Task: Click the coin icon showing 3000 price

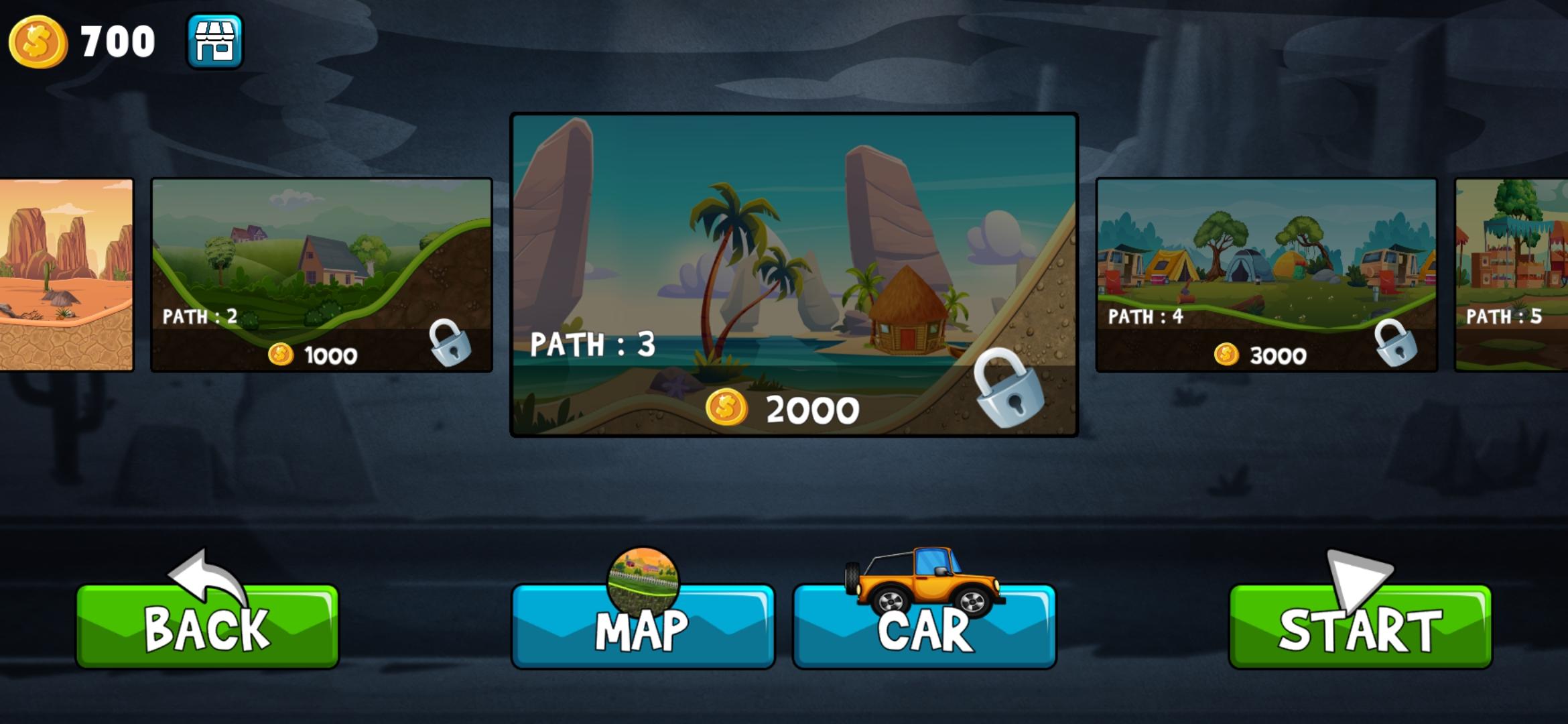Action: pyautogui.click(x=1228, y=355)
